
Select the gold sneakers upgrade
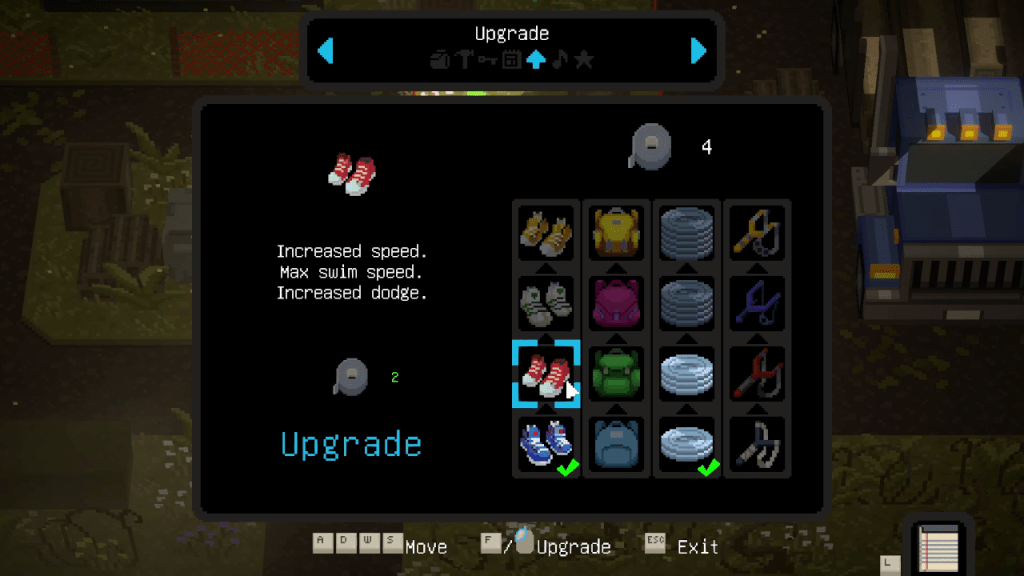pyautogui.click(x=546, y=234)
